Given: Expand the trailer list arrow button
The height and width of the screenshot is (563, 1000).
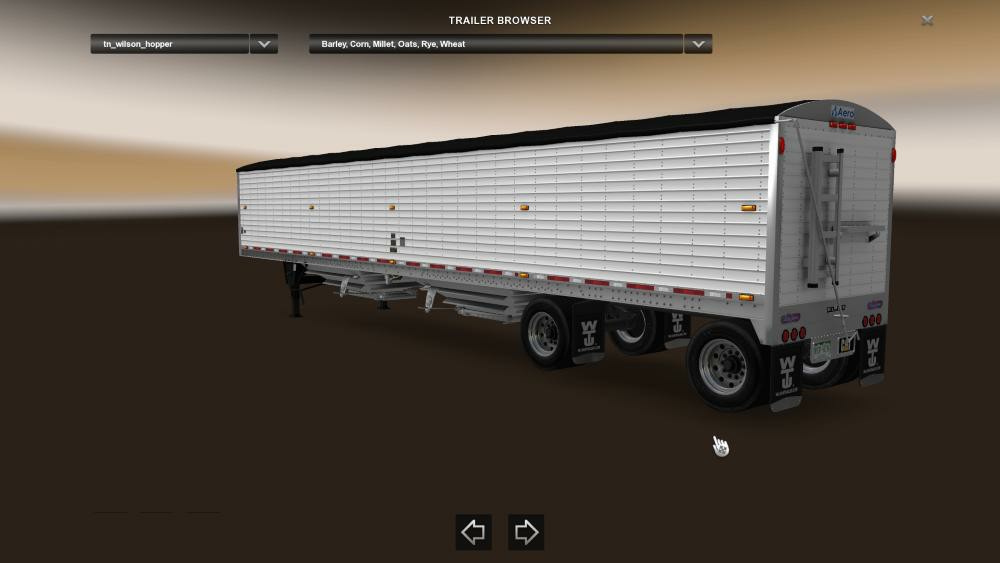Looking at the screenshot, I should (264, 44).
